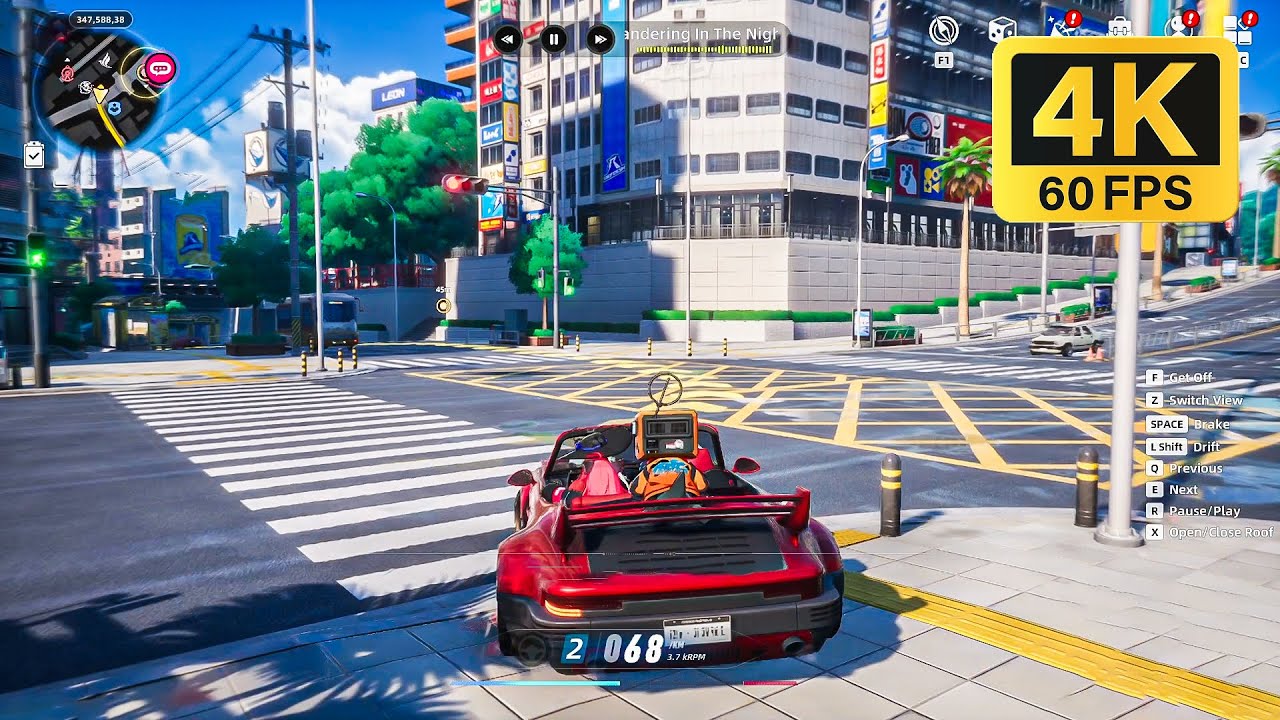Skip to the previous radio track
1280x720 pixels.
[507, 39]
